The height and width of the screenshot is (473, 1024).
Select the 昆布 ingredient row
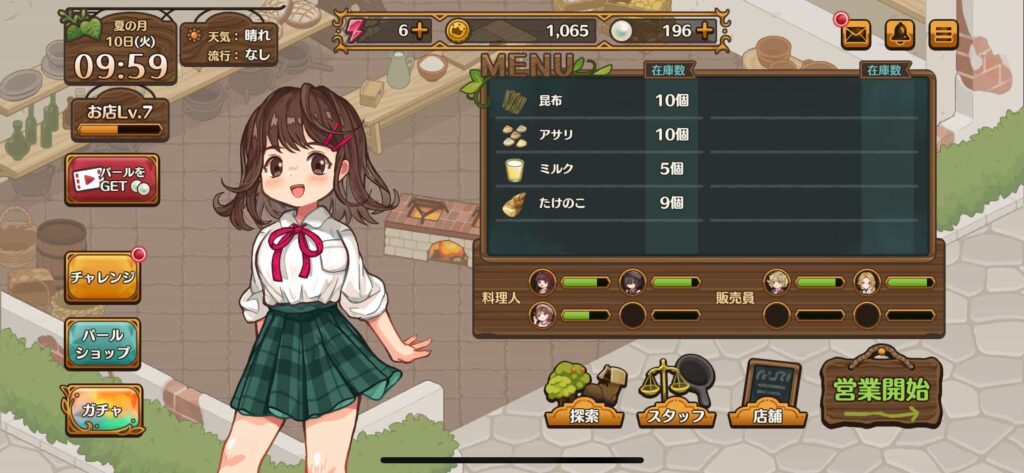(600, 100)
